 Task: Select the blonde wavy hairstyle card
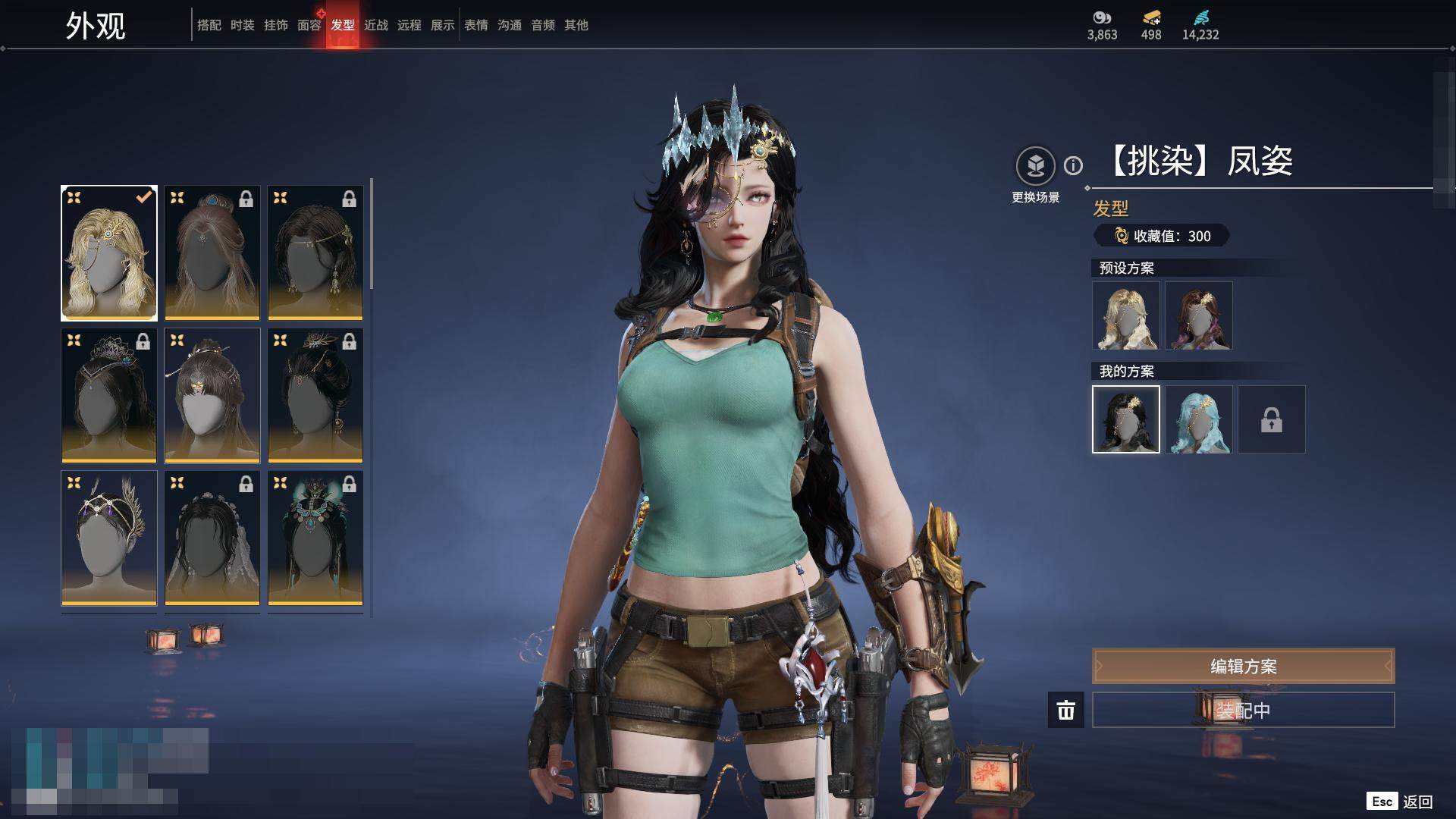pos(109,253)
